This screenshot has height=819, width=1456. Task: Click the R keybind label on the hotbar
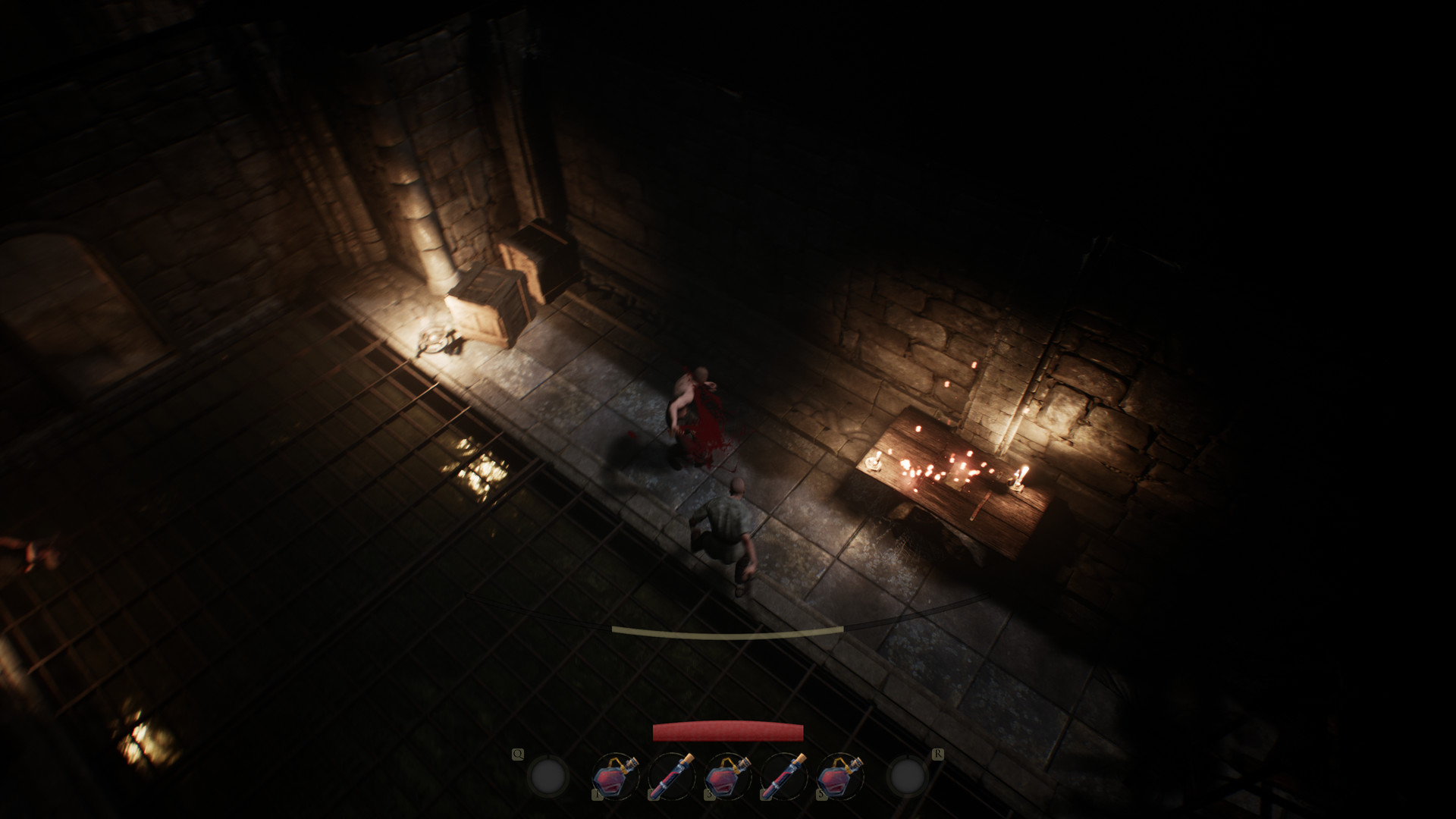tap(939, 754)
